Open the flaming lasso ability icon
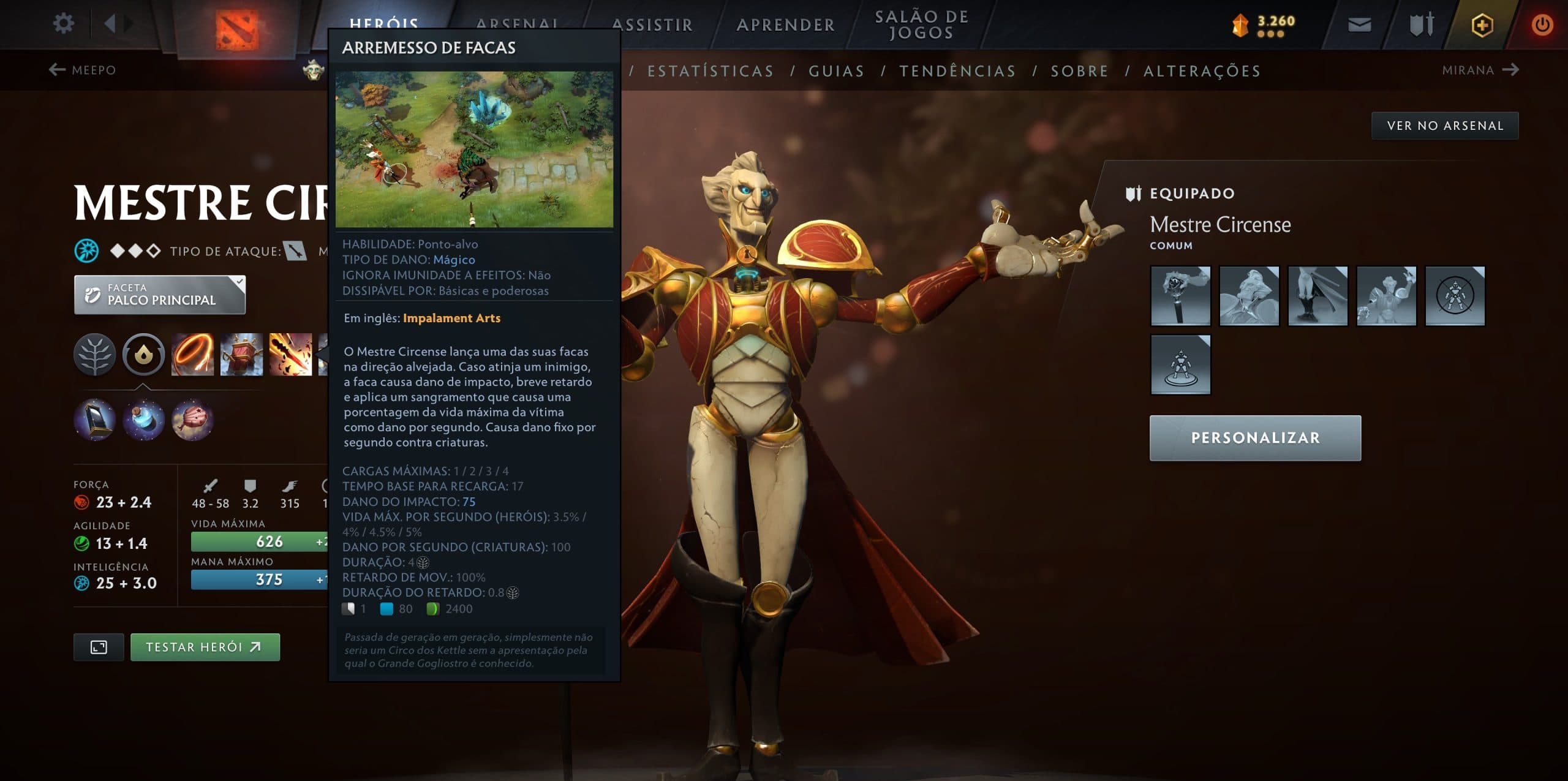Screen dimensions: 1568x781 pos(194,357)
